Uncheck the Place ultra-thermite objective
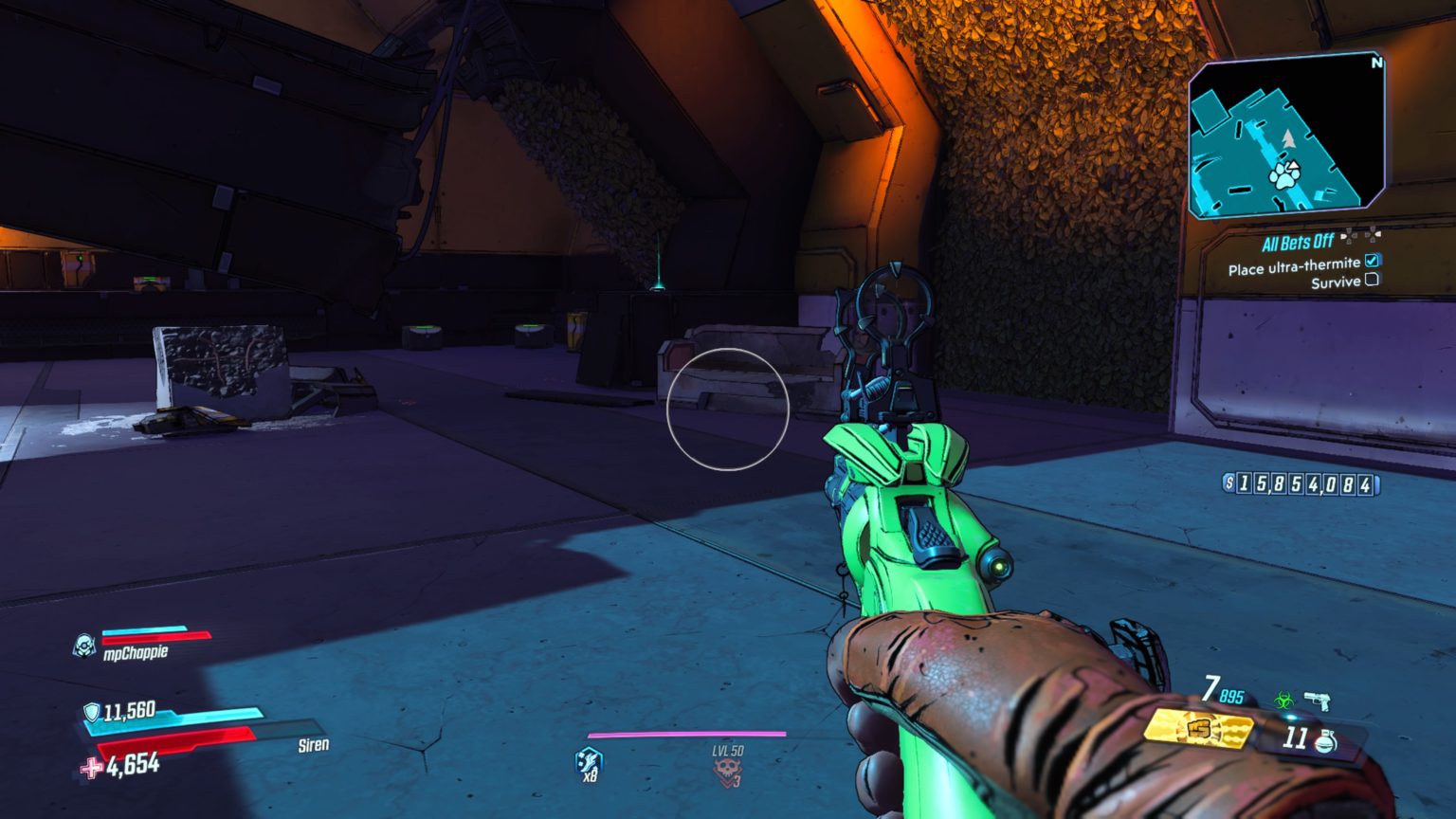The width and height of the screenshot is (1456, 819). click(x=1370, y=261)
